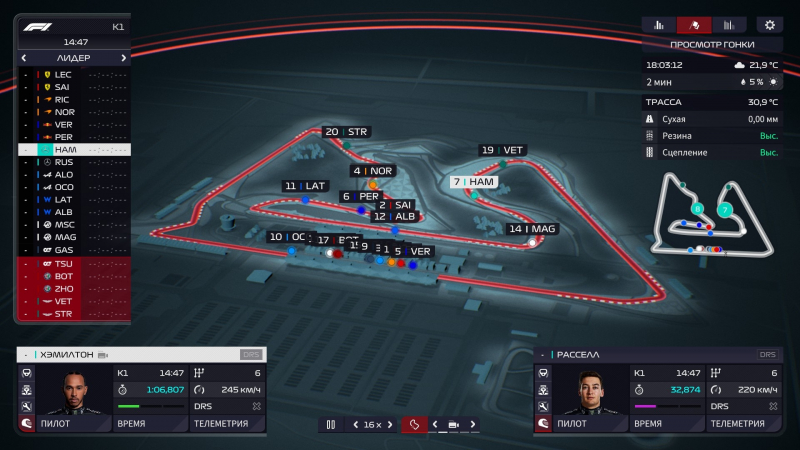
Task: Switch to the bar chart standings tab
Action: coord(659,25)
